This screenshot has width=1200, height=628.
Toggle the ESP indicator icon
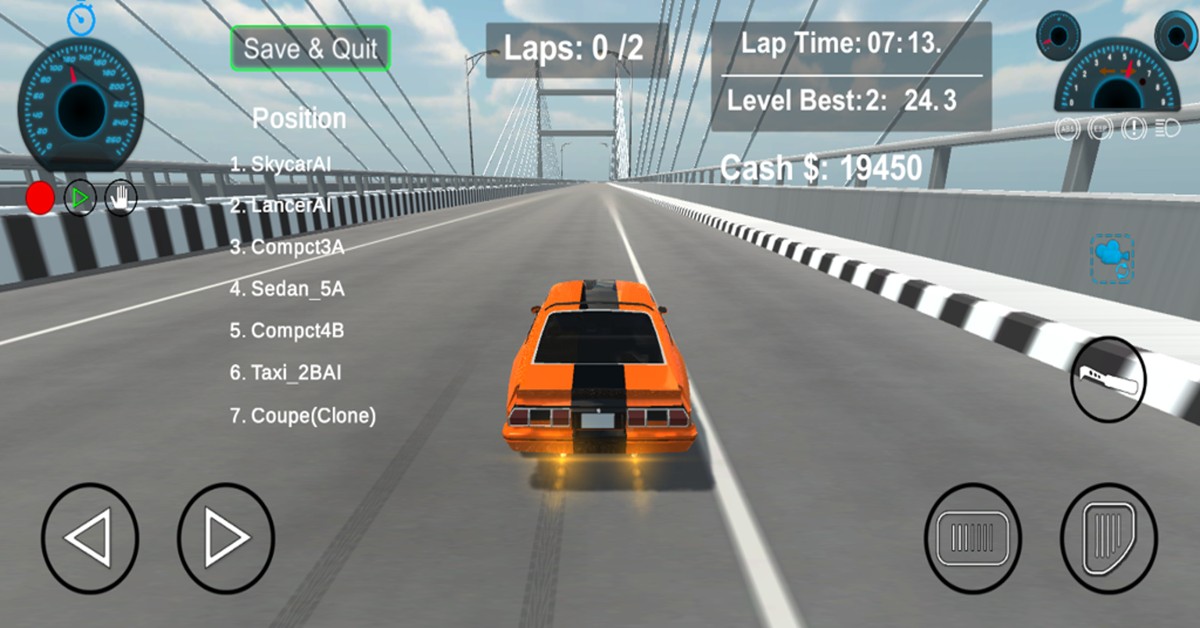coord(1100,129)
